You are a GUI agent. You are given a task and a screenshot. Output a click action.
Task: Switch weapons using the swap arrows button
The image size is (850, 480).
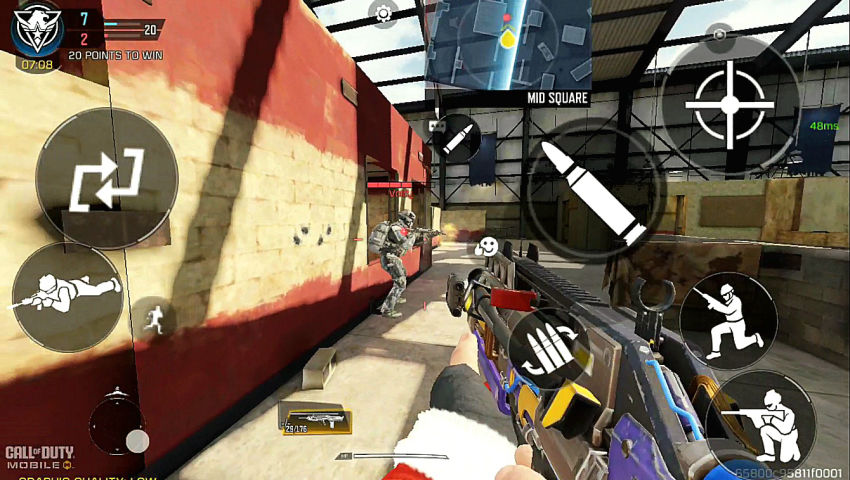106,179
